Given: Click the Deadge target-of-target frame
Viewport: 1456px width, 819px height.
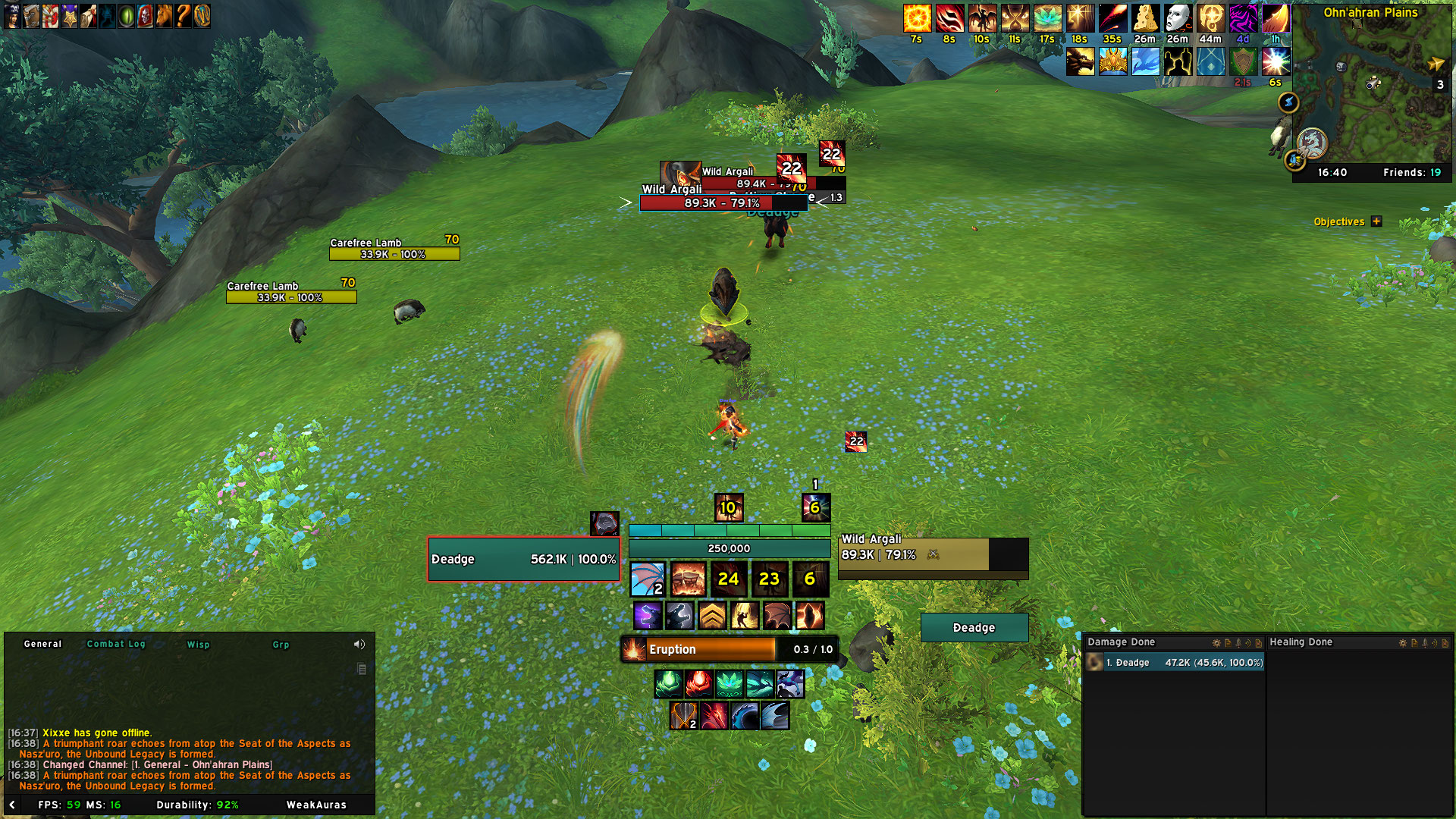Looking at the screenshot, I should point(974,628).
